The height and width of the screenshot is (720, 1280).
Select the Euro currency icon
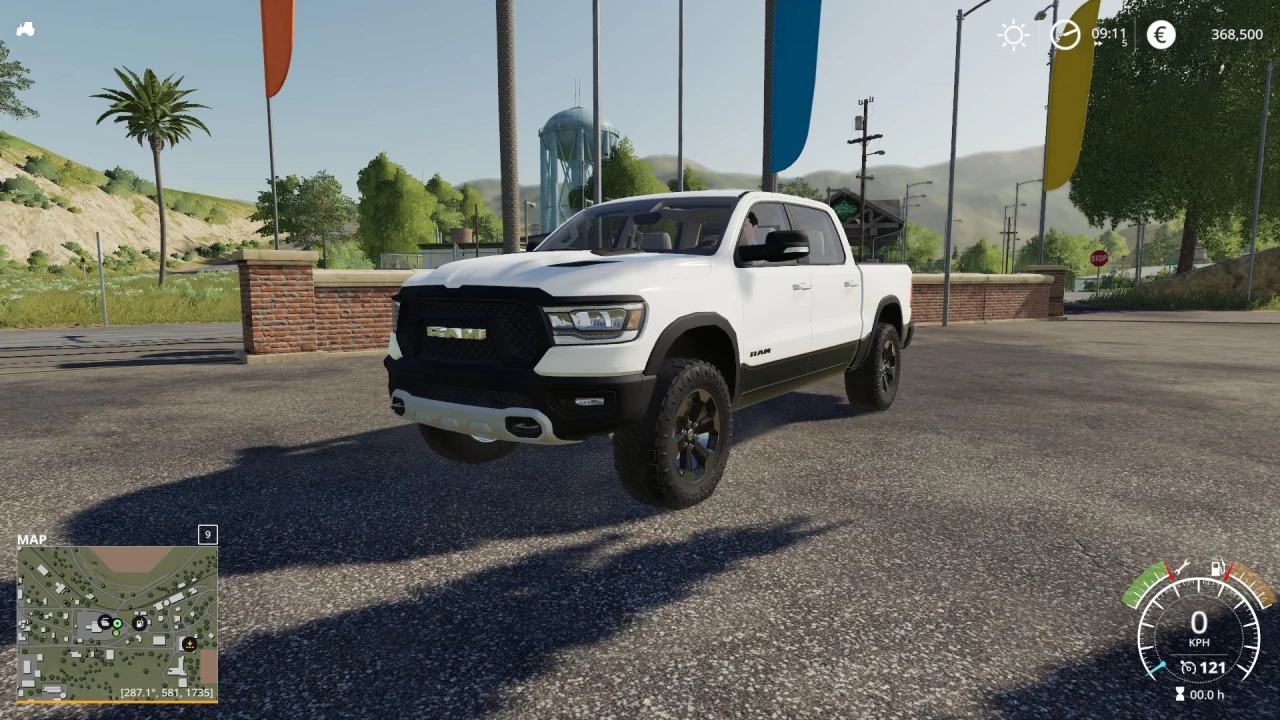point(1160,35)
